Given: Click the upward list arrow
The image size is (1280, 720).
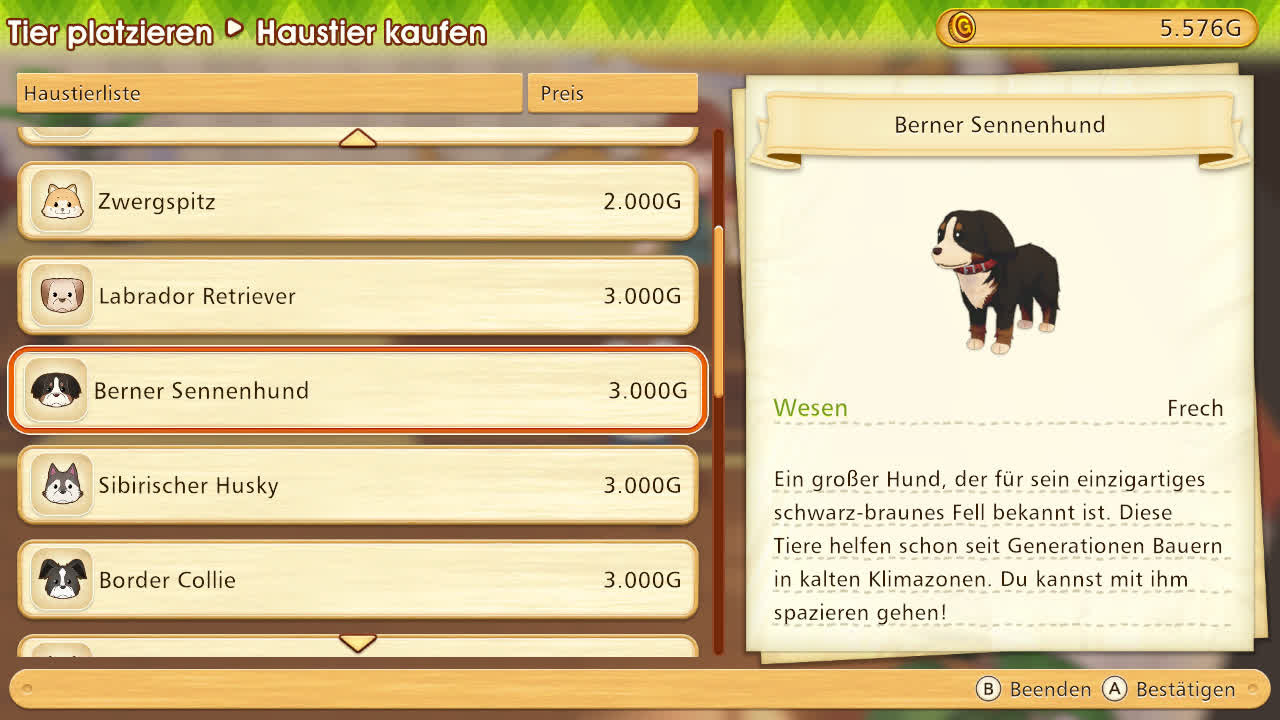Looking at the screenshot, I should pyautogui.click(x=357, y=139).
